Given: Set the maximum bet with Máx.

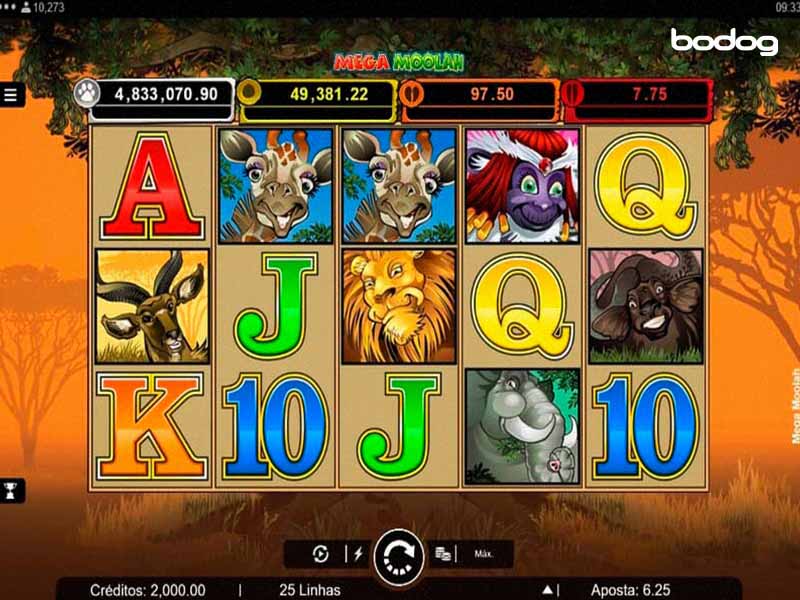Looking at the screenshot, I should pyautogui.click(x=485, y=554).
